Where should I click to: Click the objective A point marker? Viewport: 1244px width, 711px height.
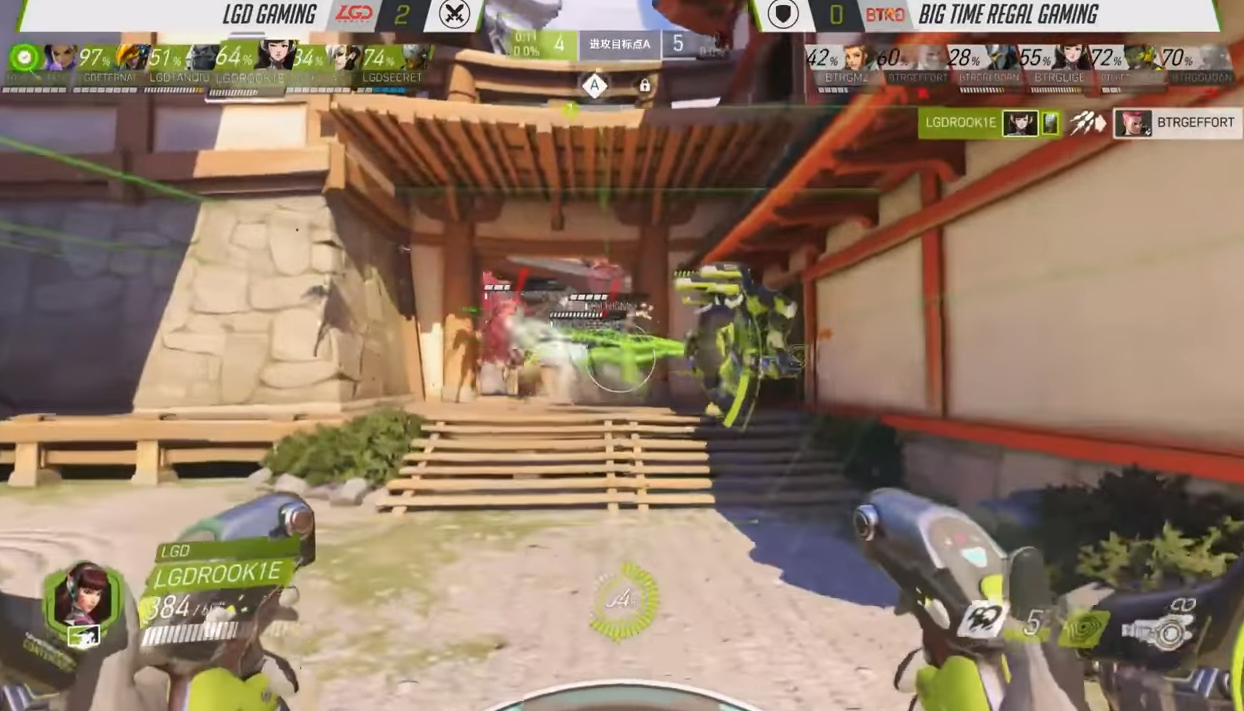point(594,86)
